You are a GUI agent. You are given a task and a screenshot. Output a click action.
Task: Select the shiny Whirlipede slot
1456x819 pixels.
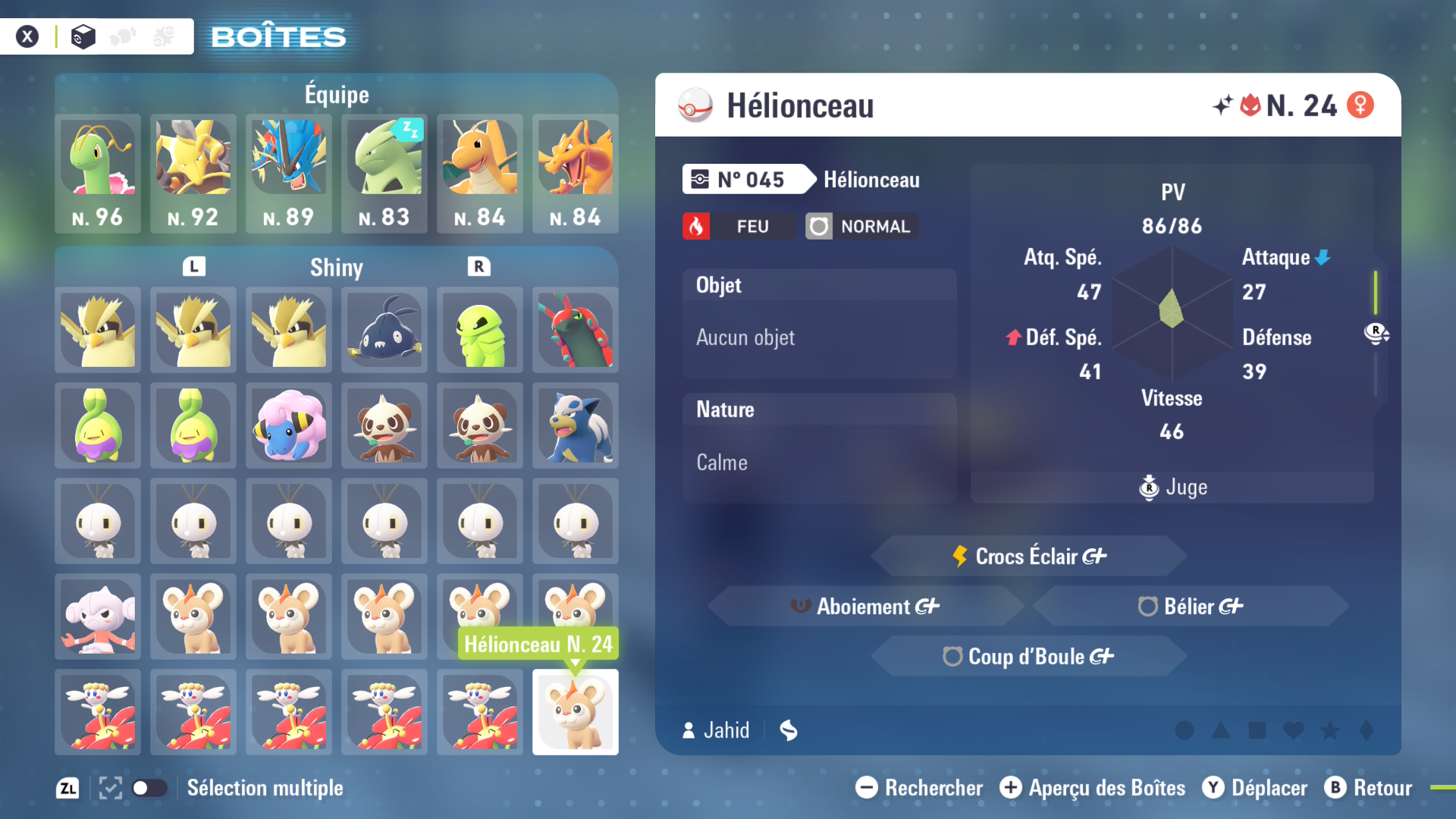480,331
